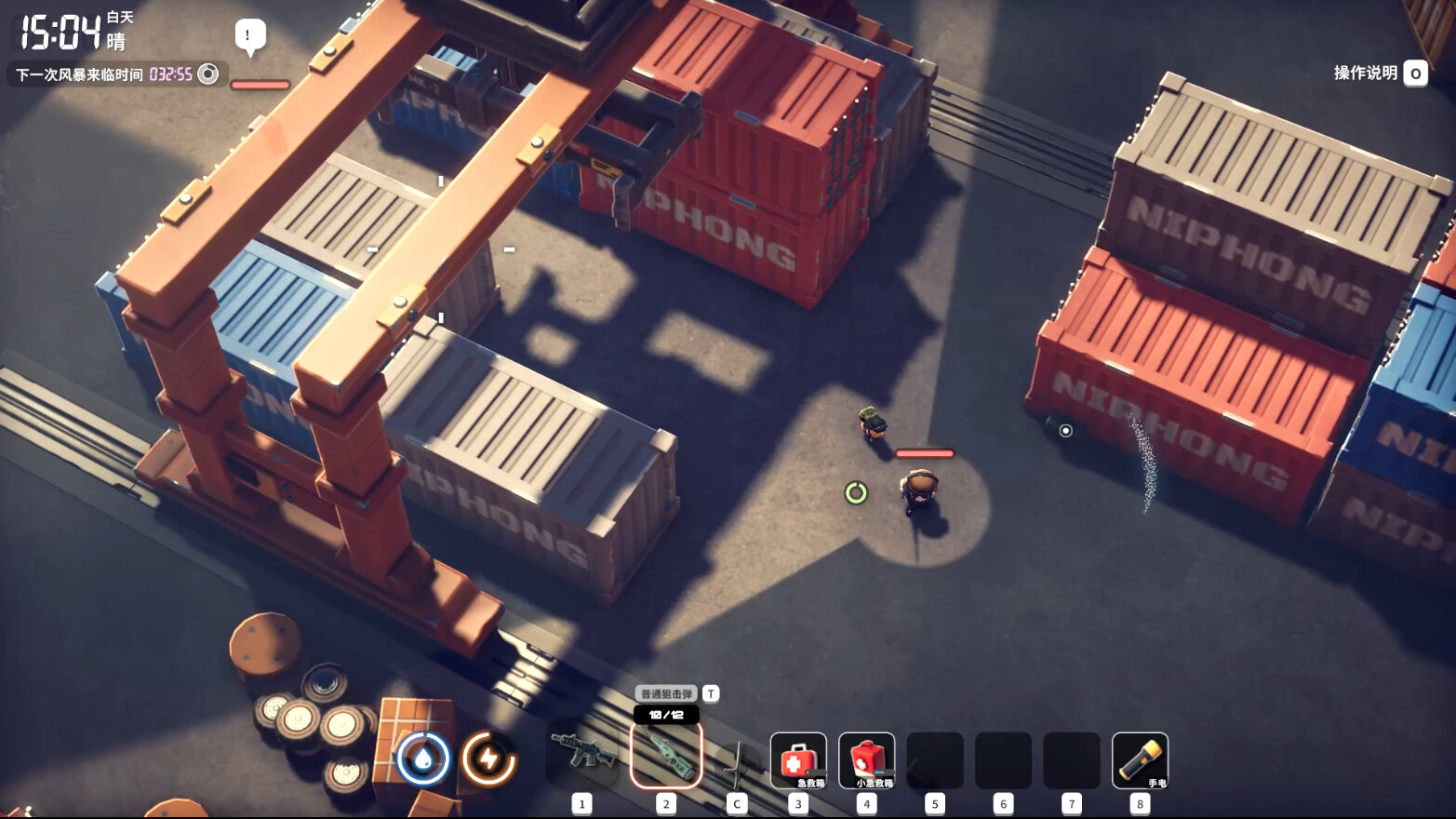1456x819 pixels.
Task: Click the 普通狙击弹 ammo type label
Action: point(667,693)
